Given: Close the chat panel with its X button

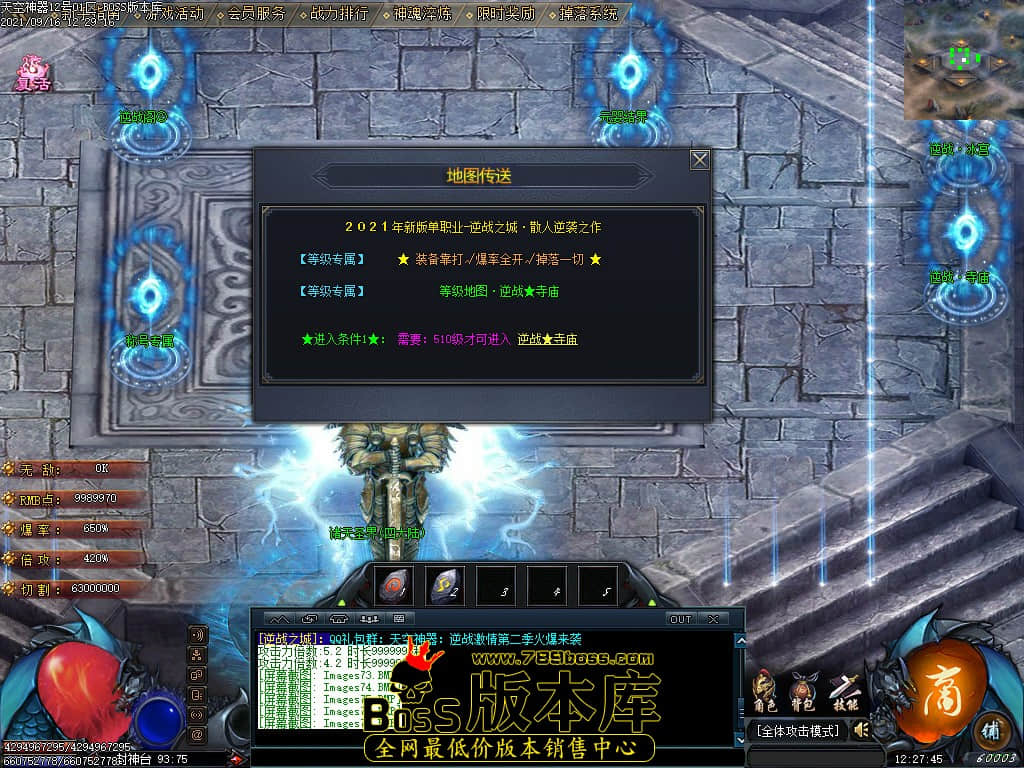Looking at the screenshot, I should click(713, 619).
